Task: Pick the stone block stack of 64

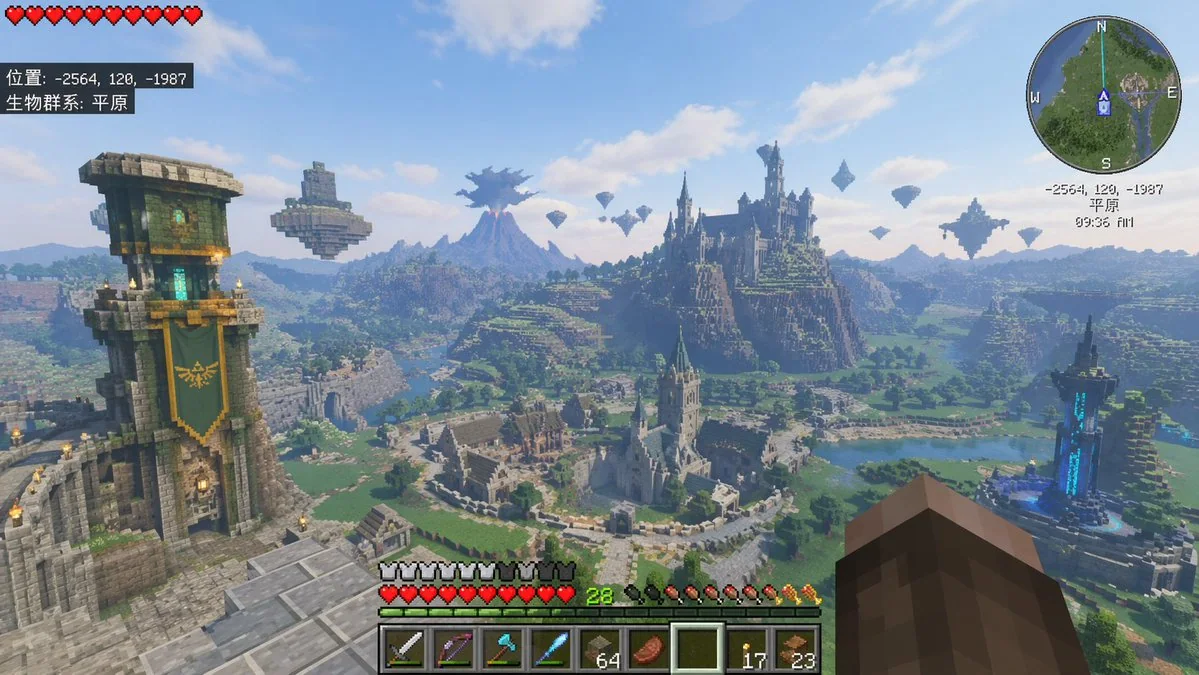Action: 599,648
